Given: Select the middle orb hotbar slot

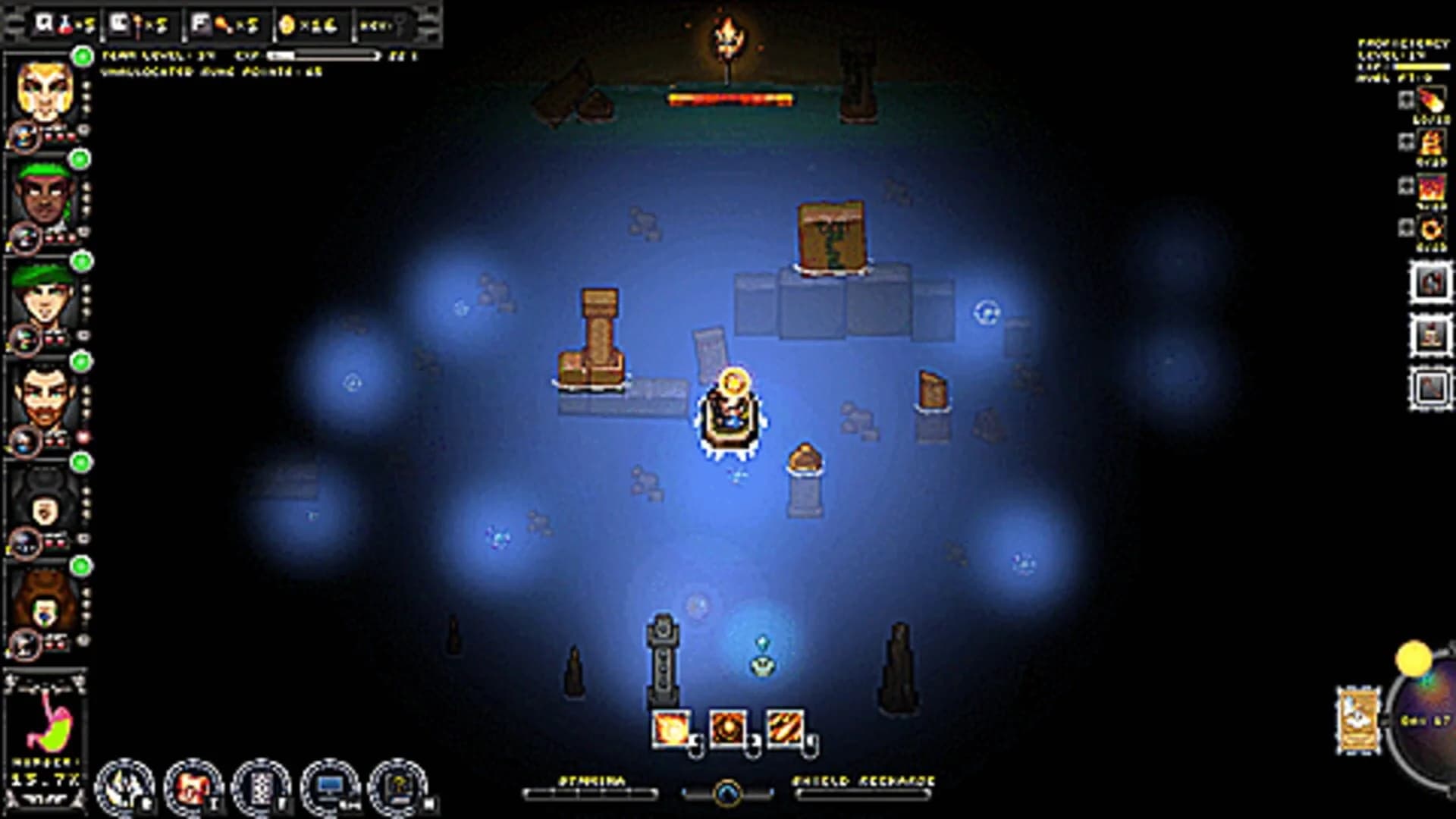Looking at the screenshot, I should [x=730, y=728].
